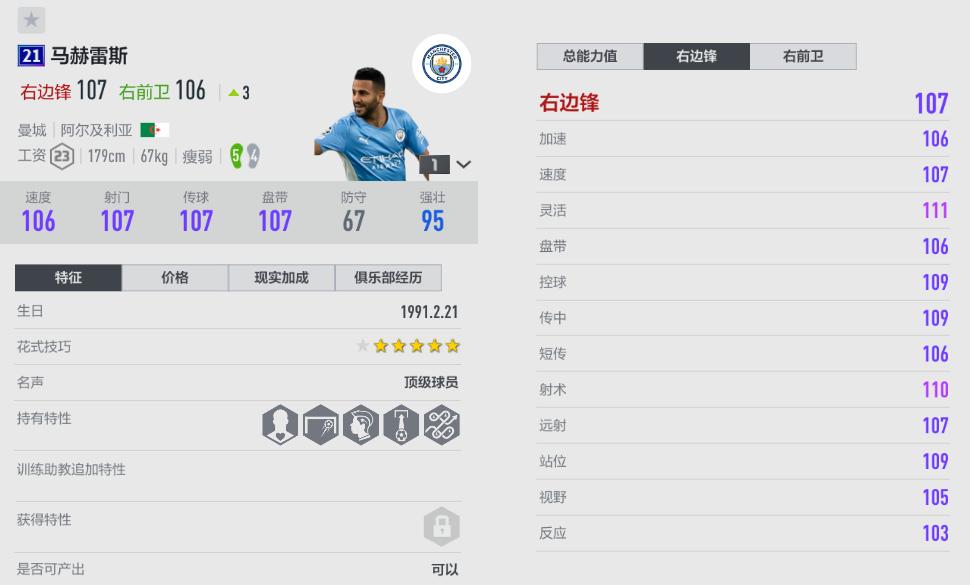
Task: Toggle the favorite star icon
Action: 32,20
